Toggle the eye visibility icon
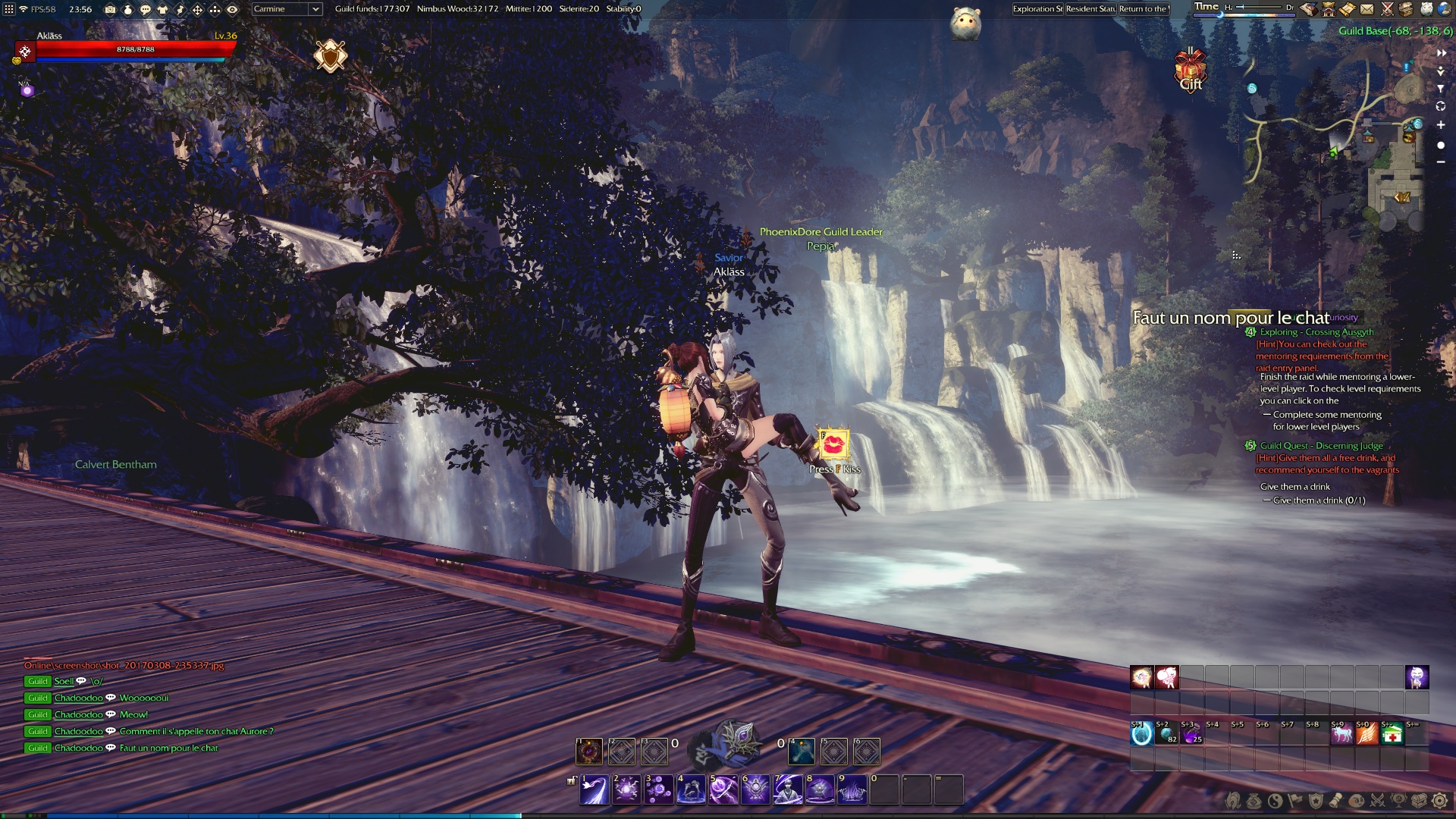Screen dimensions: 1456x819 click(x=232, y=10)
